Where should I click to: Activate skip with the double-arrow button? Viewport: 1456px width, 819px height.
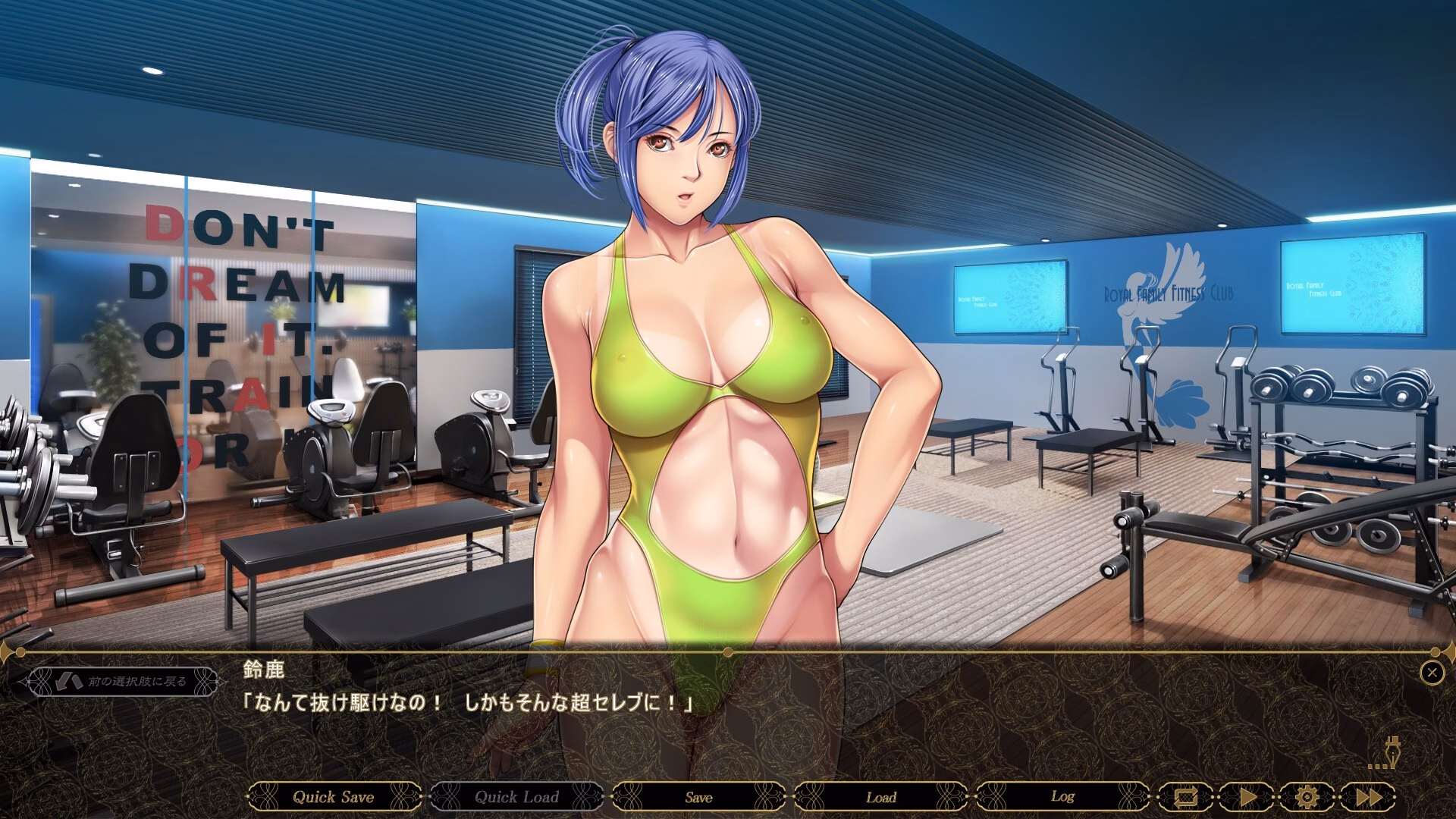[1367, 797]
